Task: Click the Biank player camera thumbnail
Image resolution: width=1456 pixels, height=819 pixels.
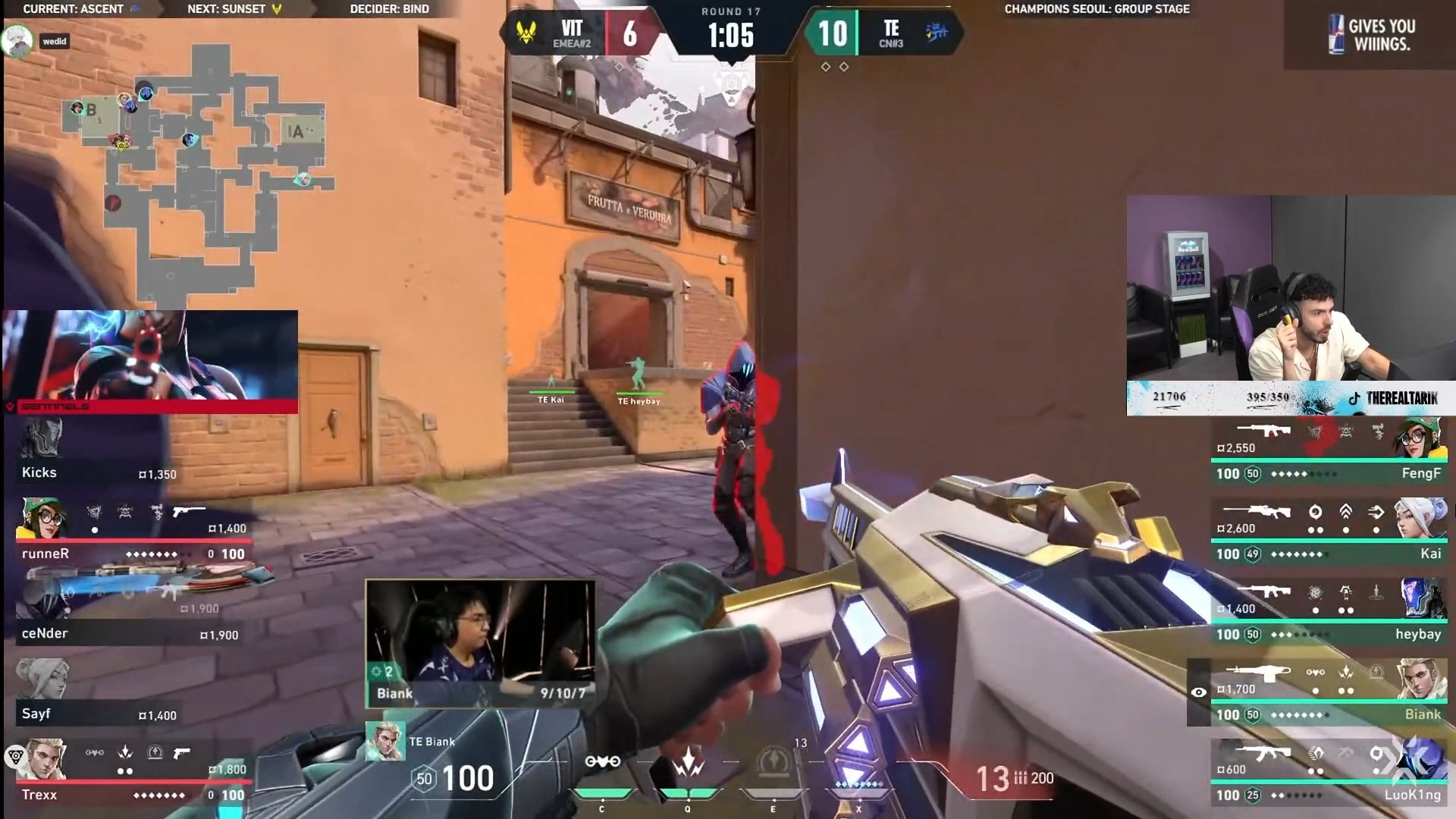Action: pyautogui.click(x=479, y=643)
